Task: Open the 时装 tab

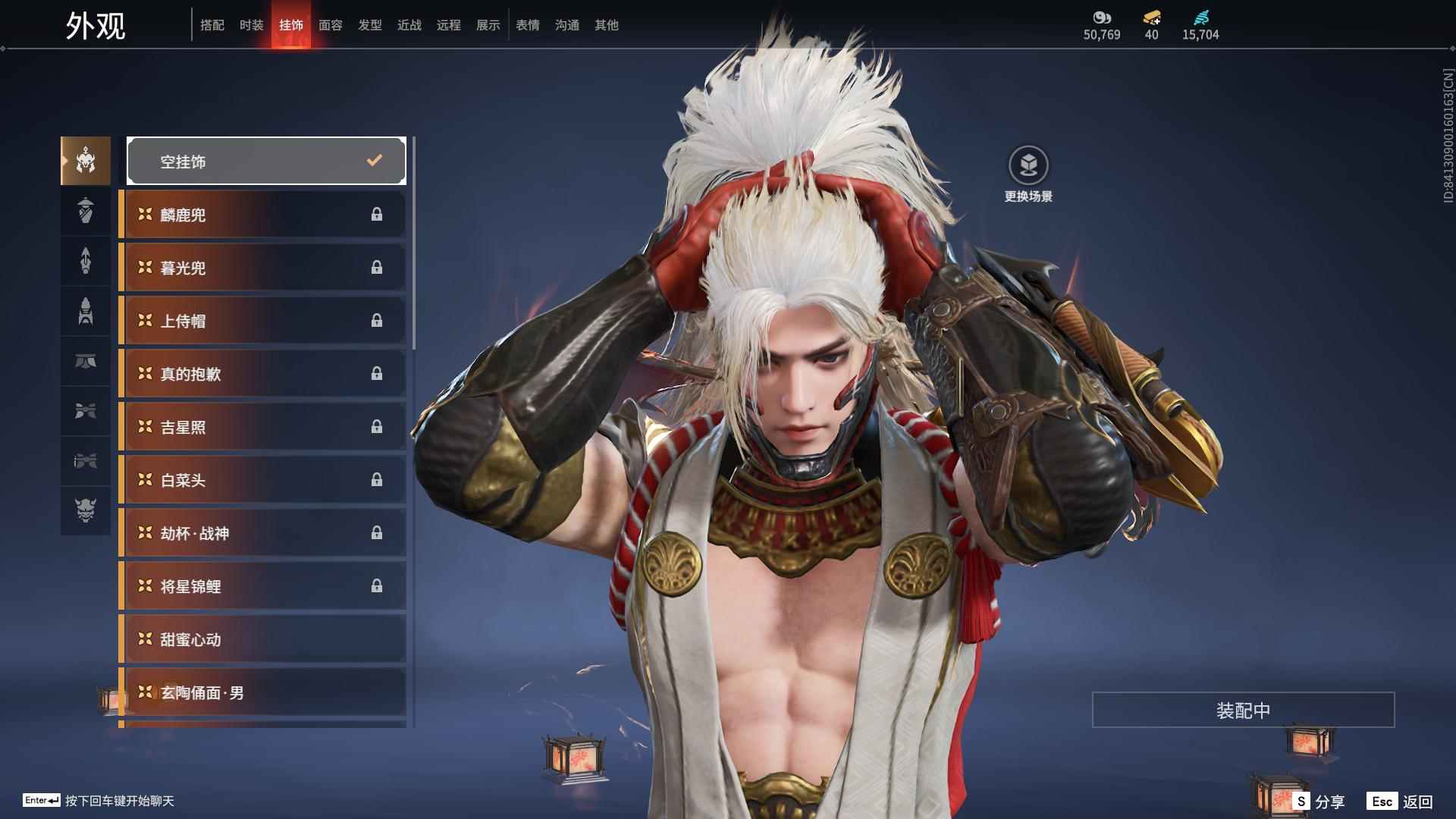Action: pyautogui.click(x=252, y=25)
